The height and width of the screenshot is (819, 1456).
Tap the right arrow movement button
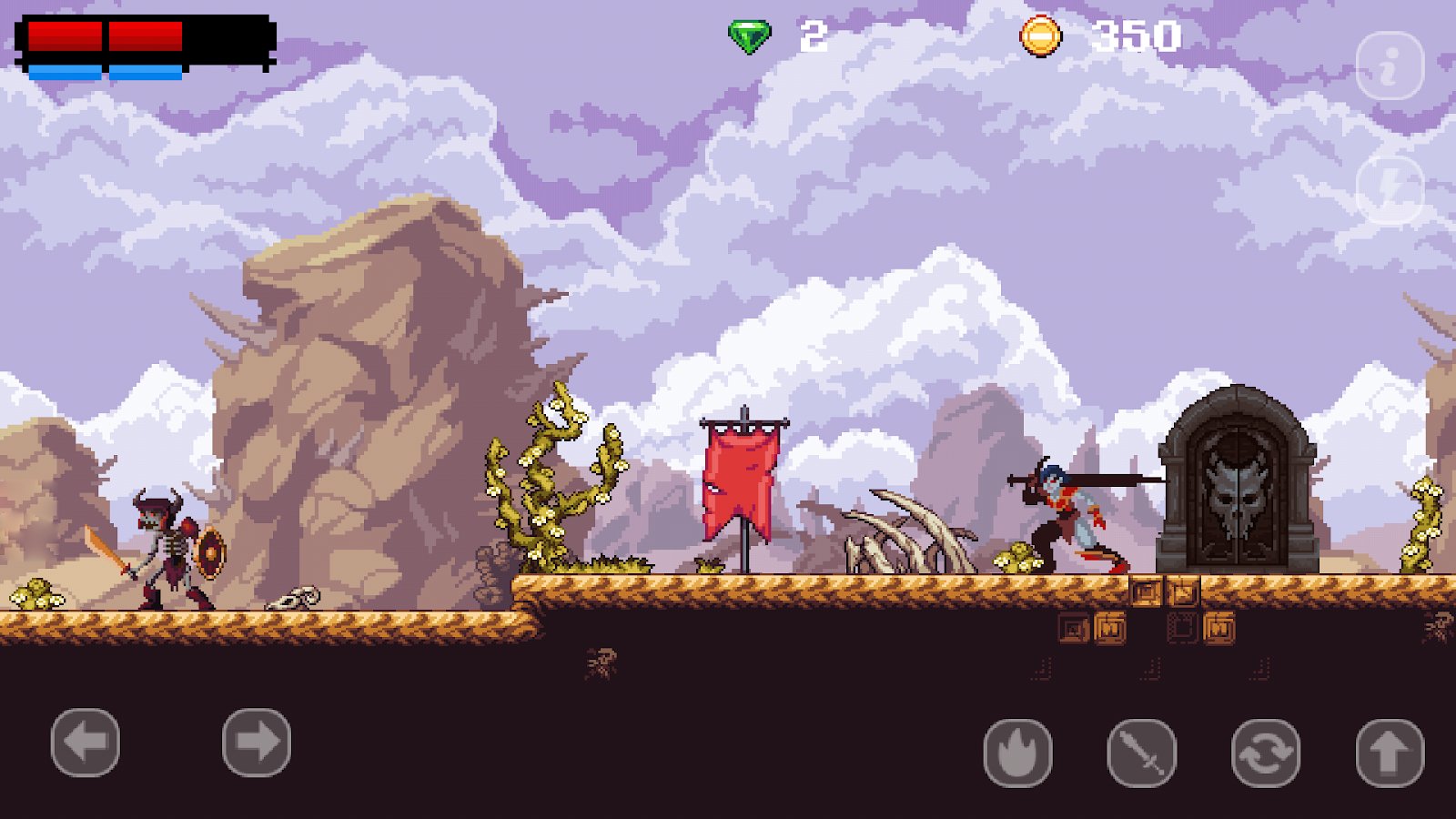[257, 743]
